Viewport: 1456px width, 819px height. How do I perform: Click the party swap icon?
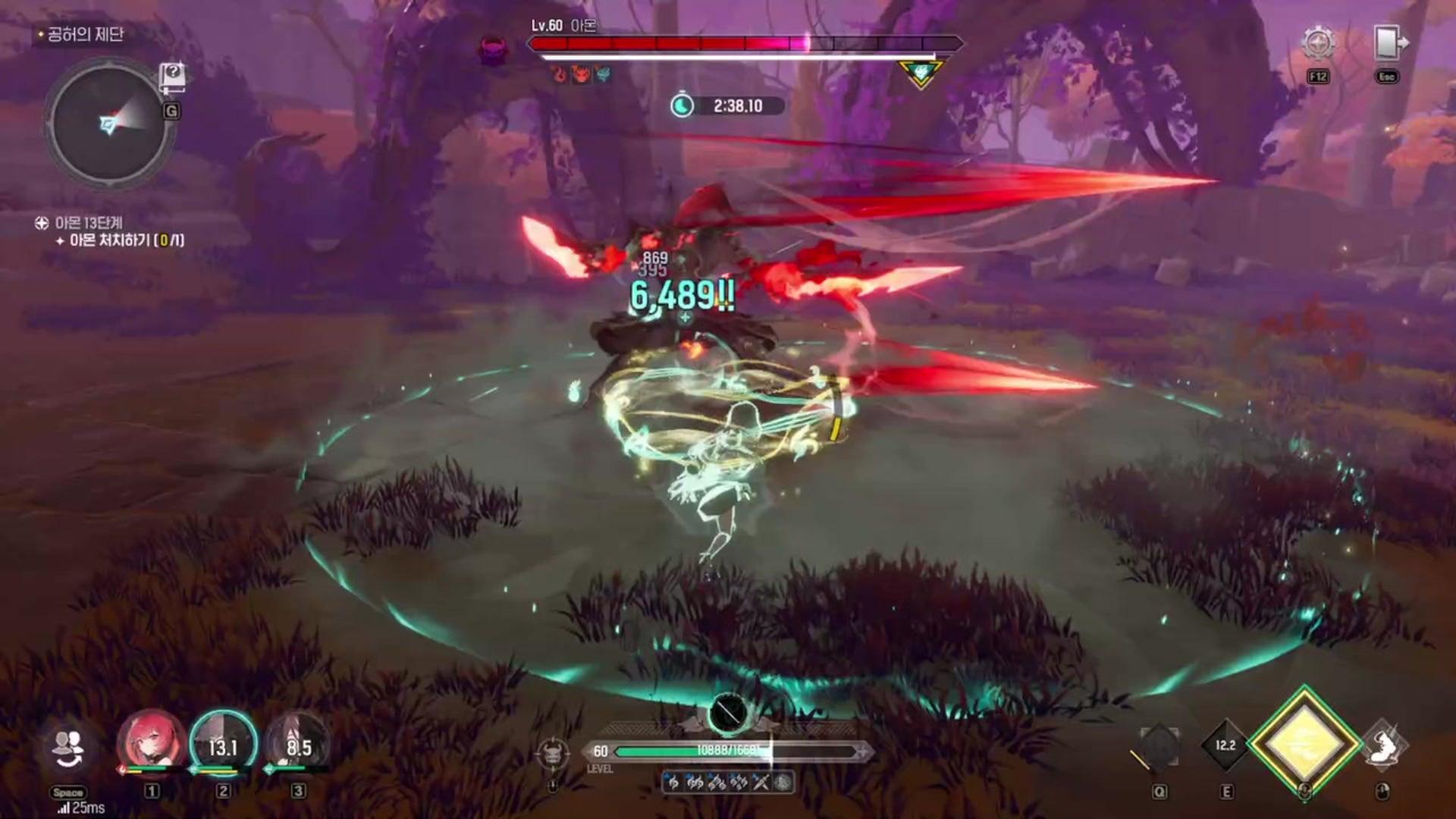click(69, 749)
